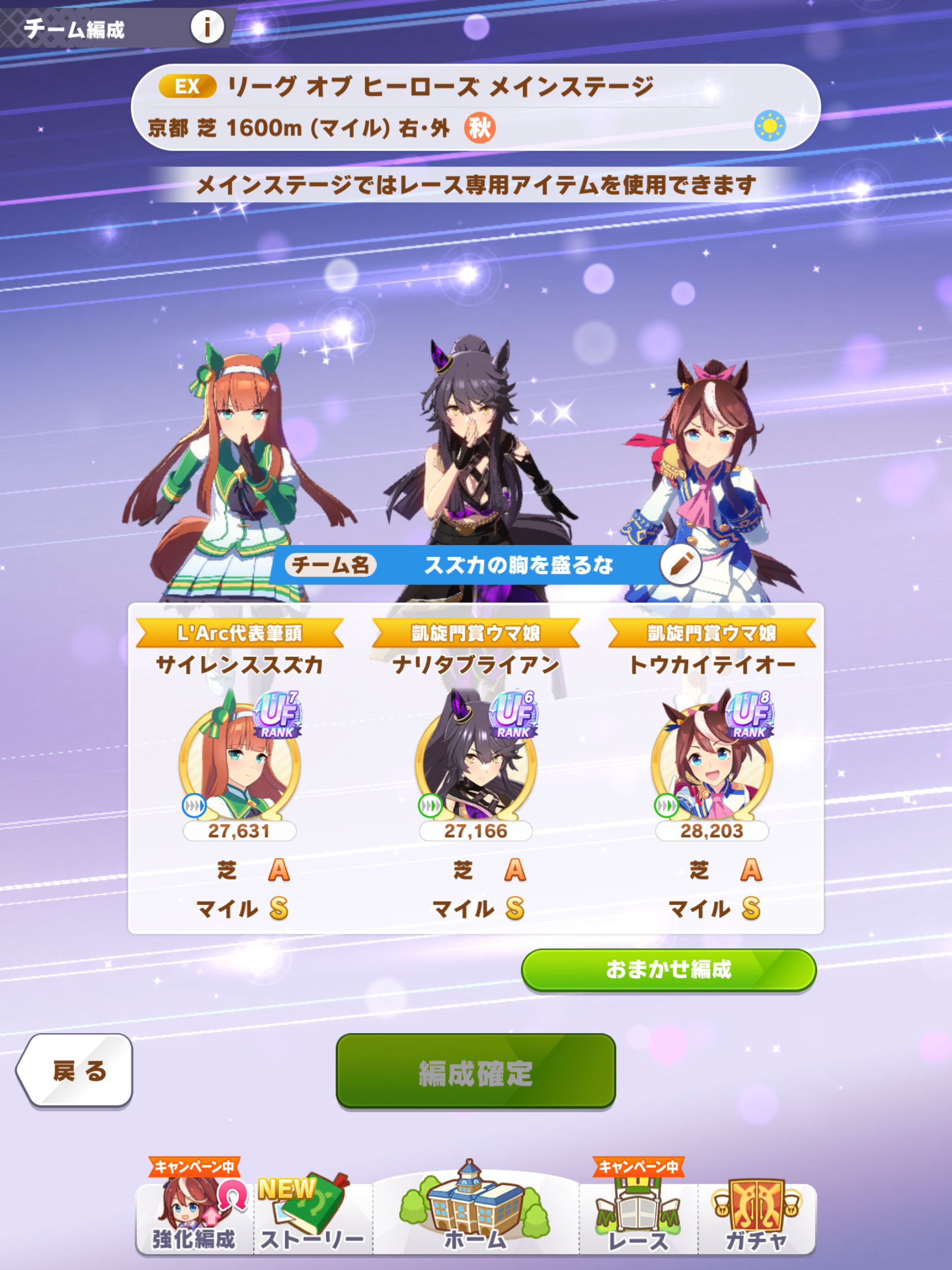Confirm formation with 編成確定 button
Screen dimensions: 952x1270
coord(475,1072)
